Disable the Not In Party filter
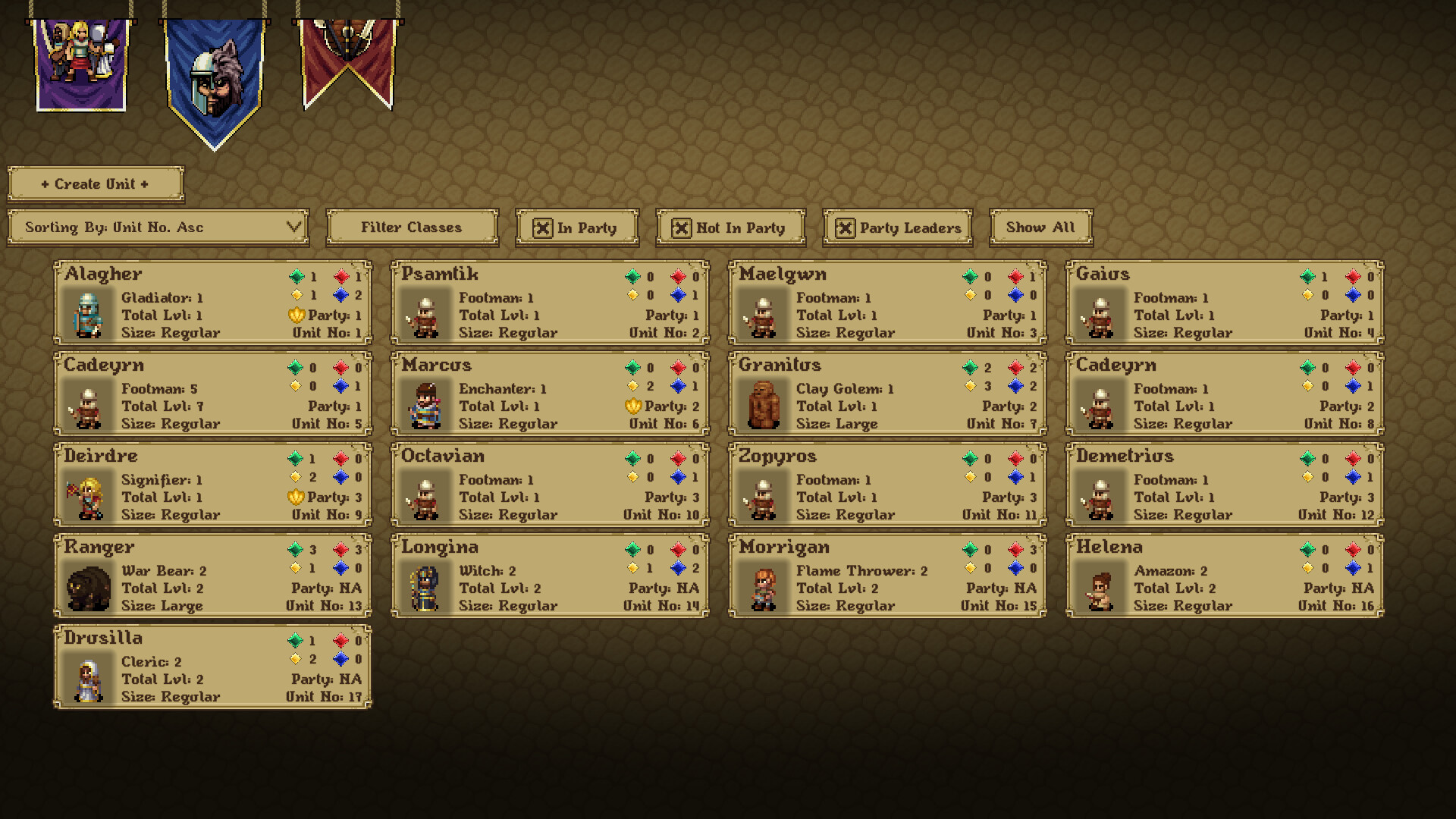This screenshot has height=819, width=1456. click(682, 227)
